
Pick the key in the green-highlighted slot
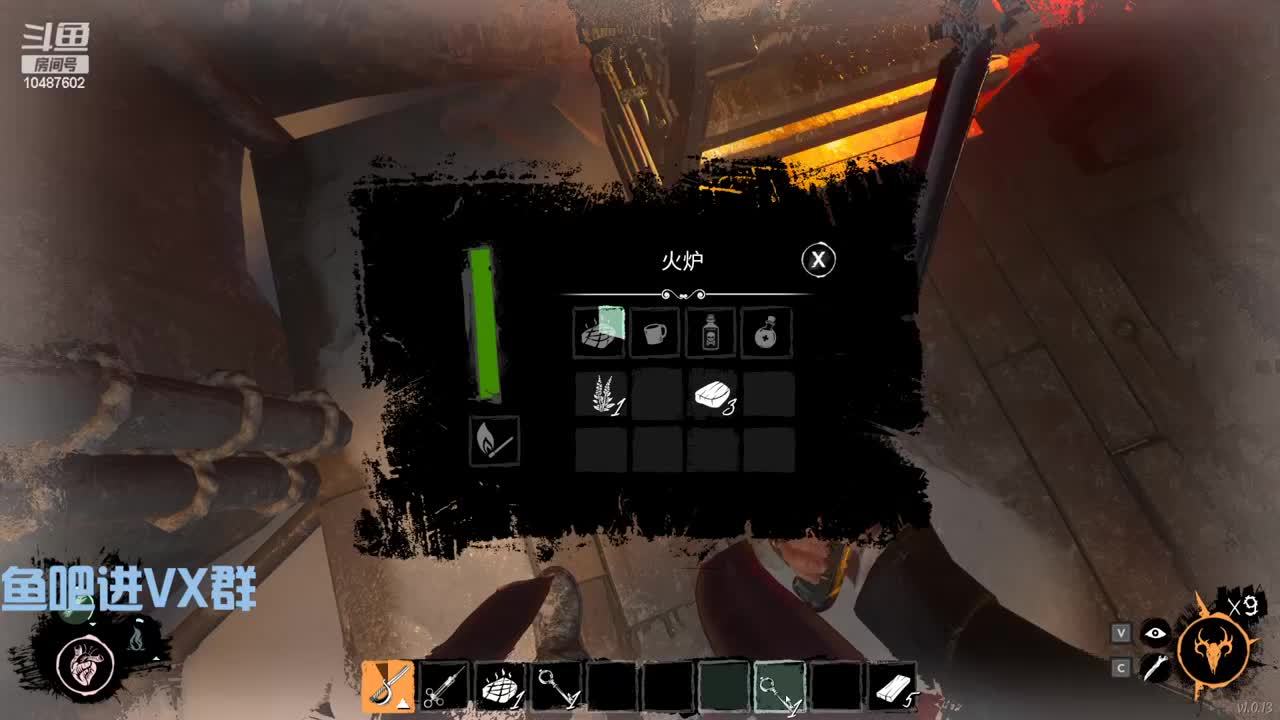[x=779, y=686]
